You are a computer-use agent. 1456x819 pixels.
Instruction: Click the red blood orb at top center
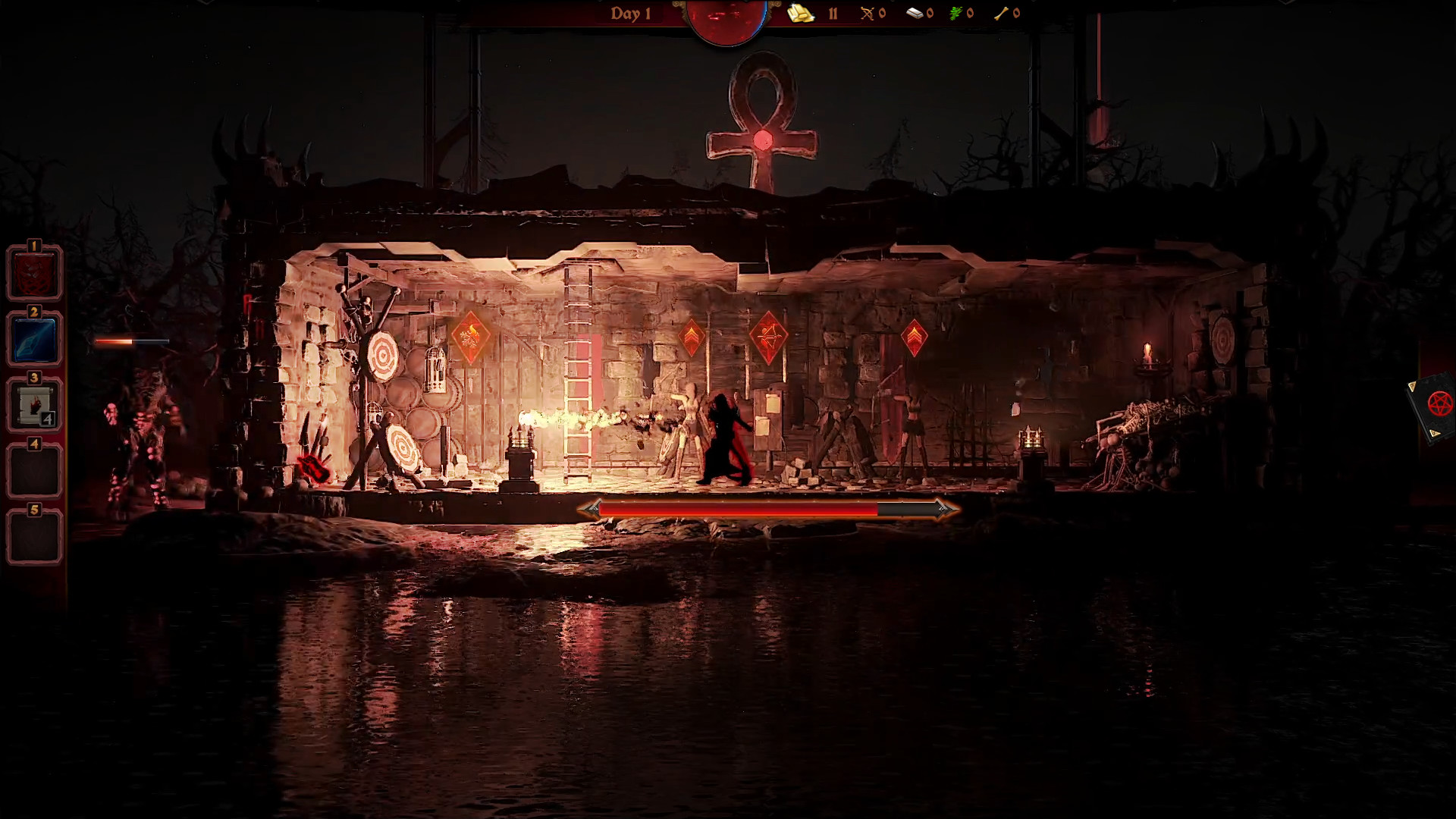click(x=724, y=14)
